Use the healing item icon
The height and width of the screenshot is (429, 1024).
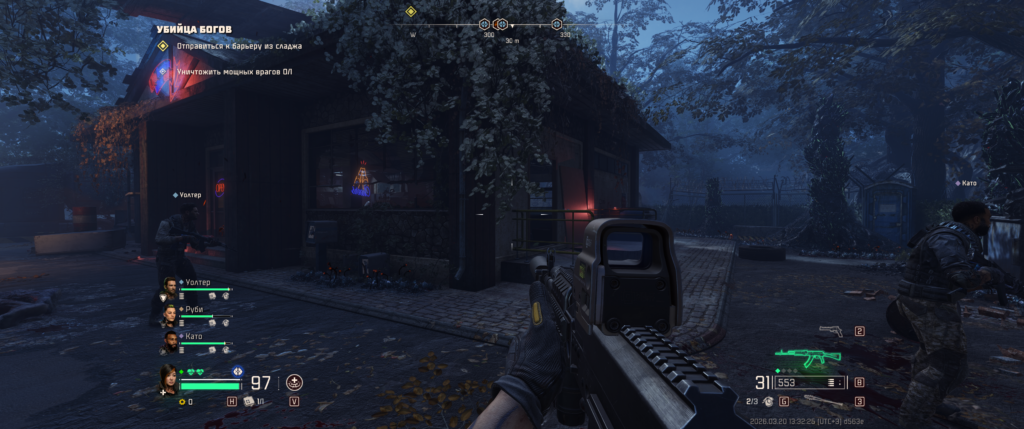click(x=250, y=401)
